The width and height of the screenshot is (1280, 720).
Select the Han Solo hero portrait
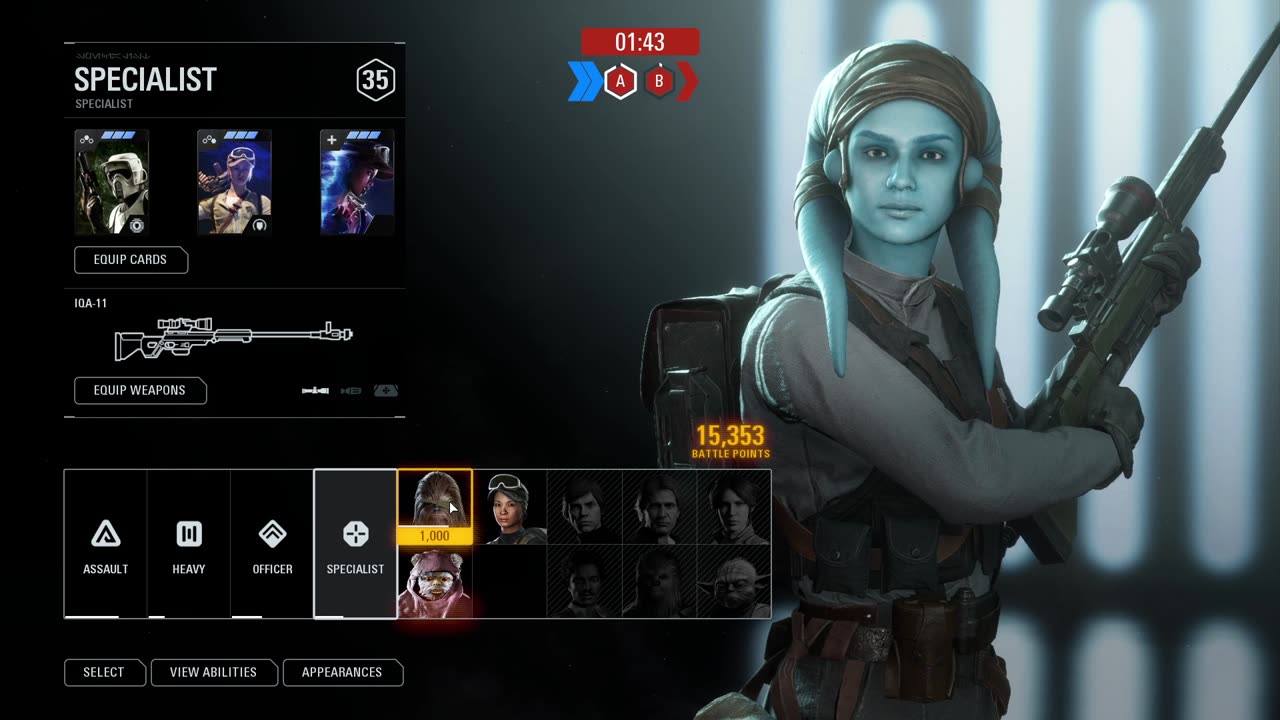tap(660, 508)
